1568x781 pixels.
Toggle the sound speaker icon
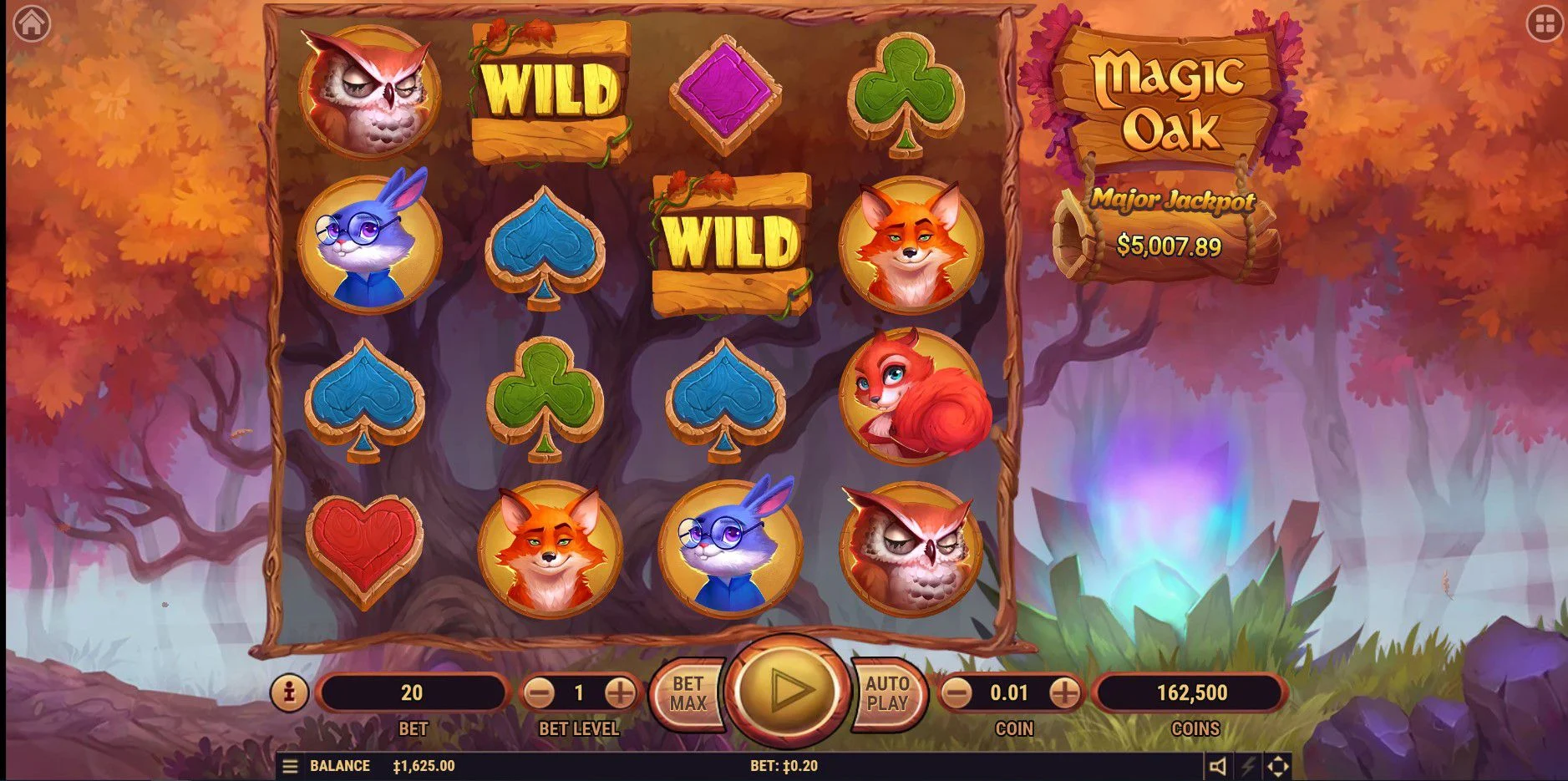pyautogui.click(x=1218, y=766)
